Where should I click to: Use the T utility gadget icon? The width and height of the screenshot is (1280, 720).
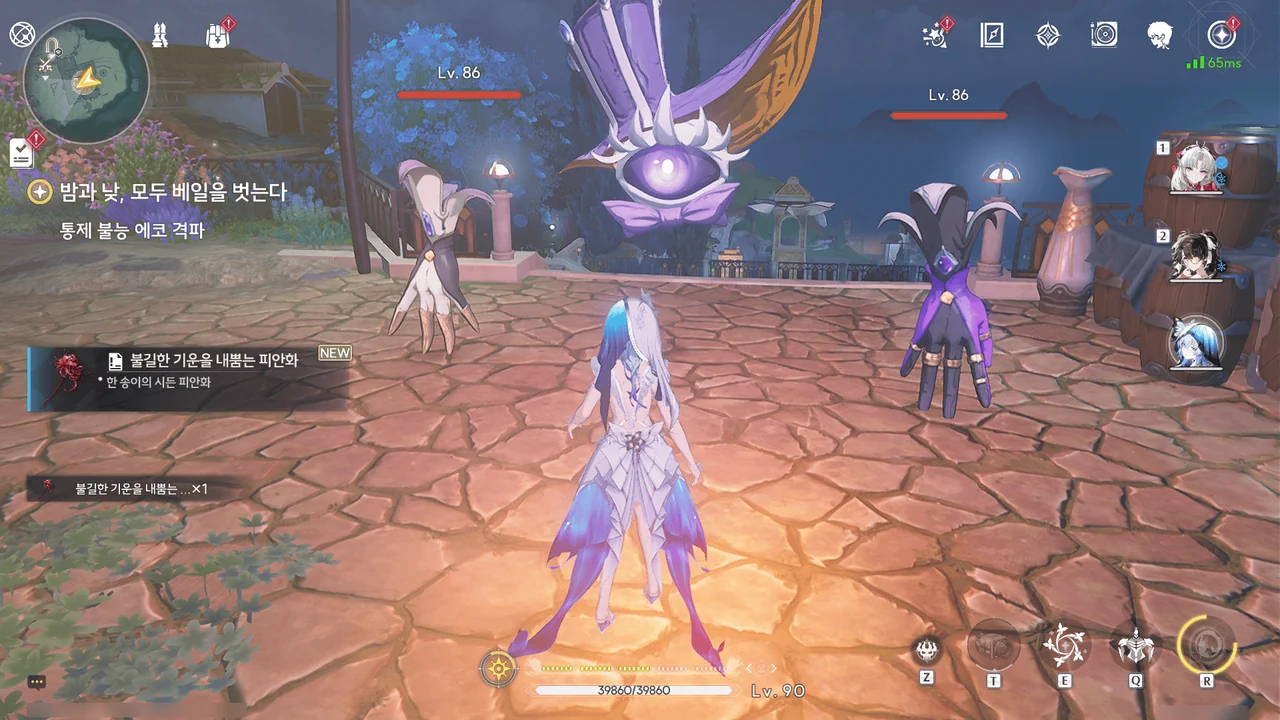994,647
